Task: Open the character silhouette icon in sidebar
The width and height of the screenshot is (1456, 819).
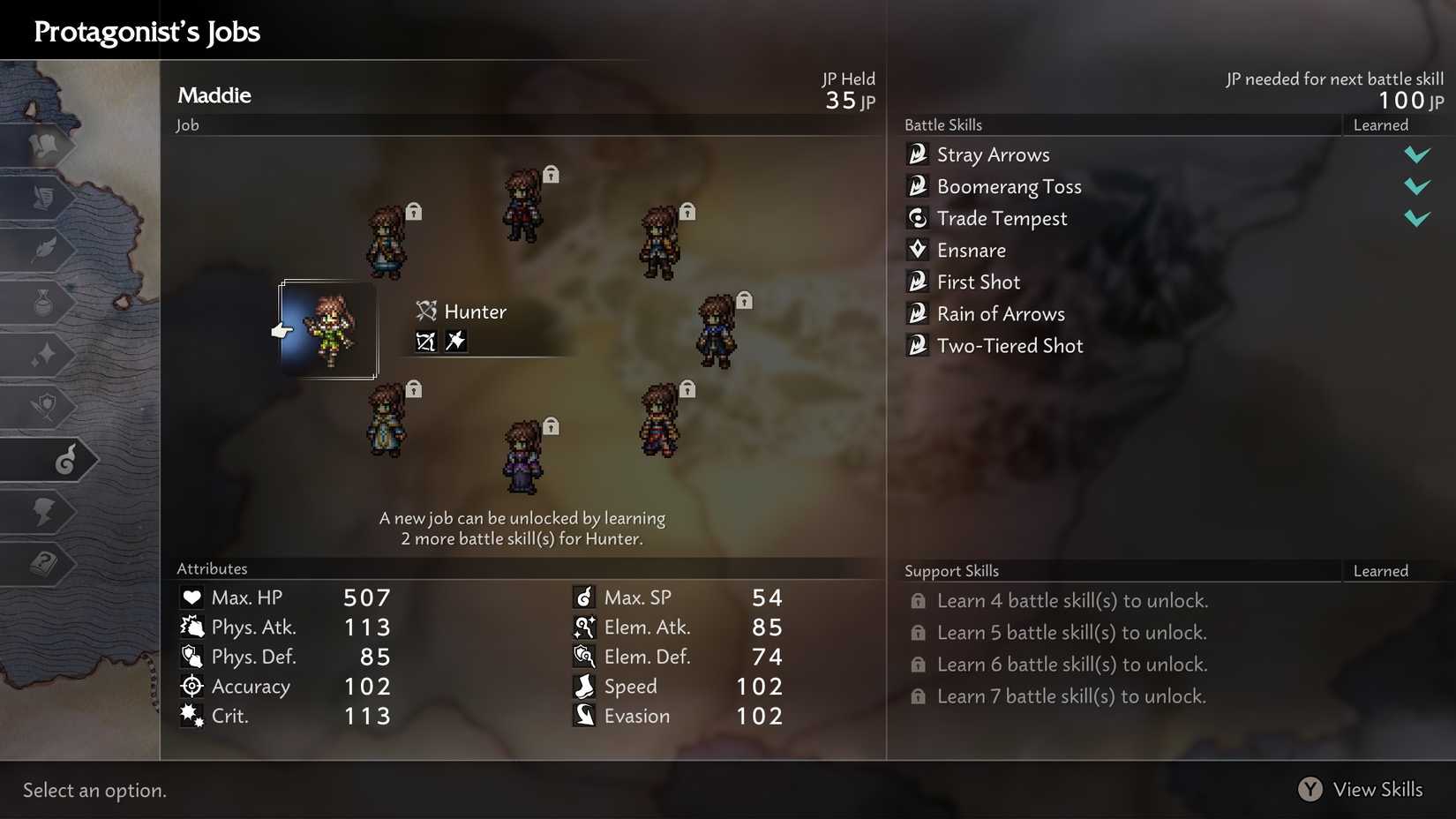Action: pyautogui.click(x=46, y=512)
